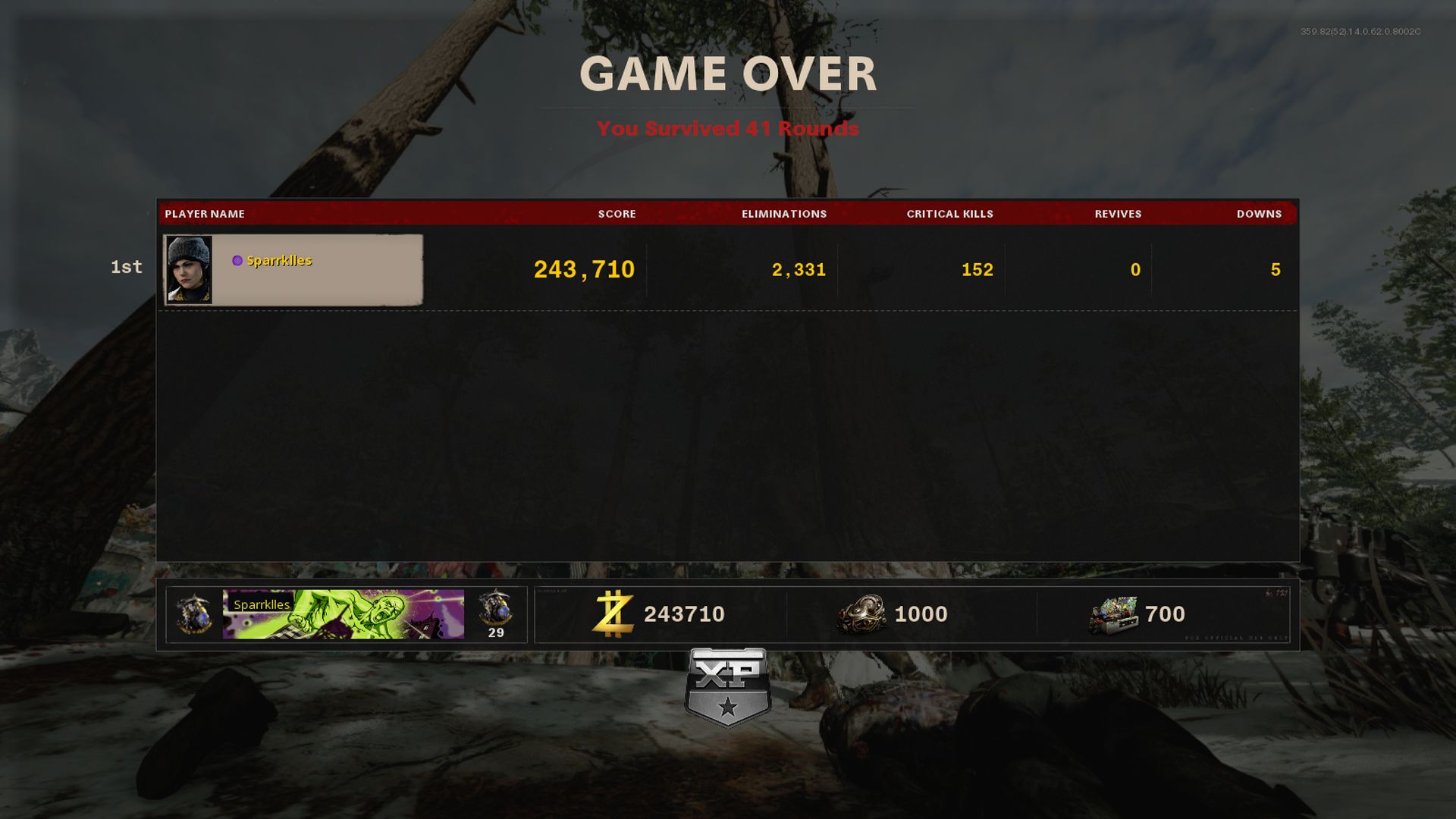Viewport: 1456px width, 819px height.
Task: Click the salvage crate icon showing 700
Action: click(1115, 614)
